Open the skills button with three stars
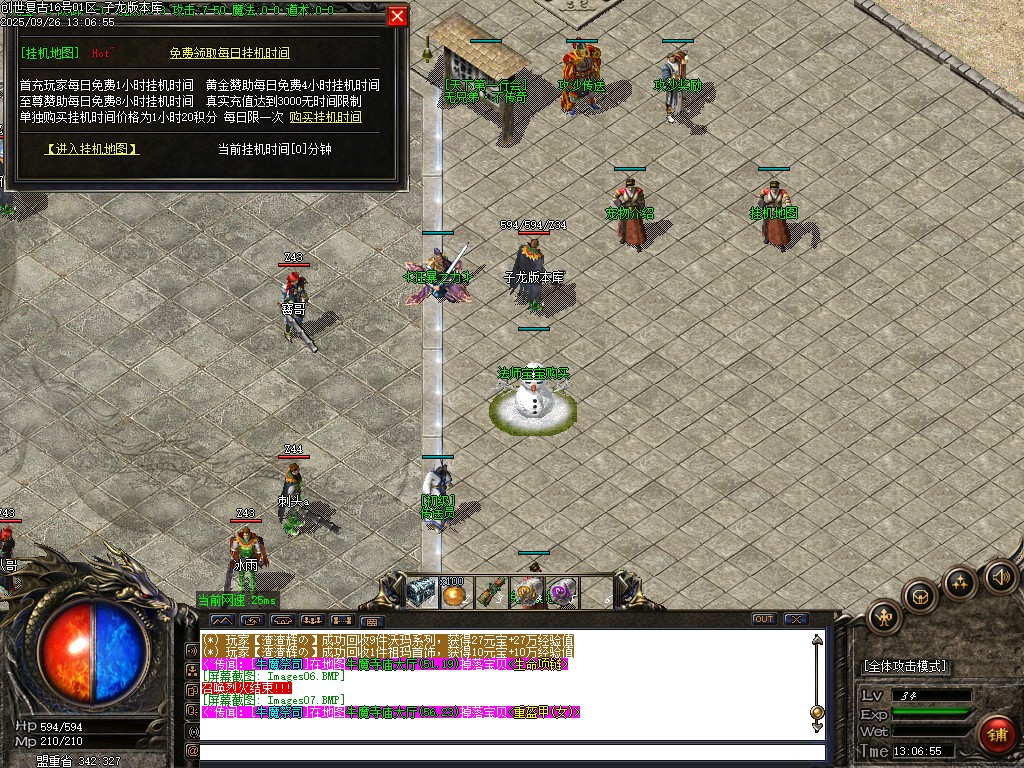 (959, 582)
